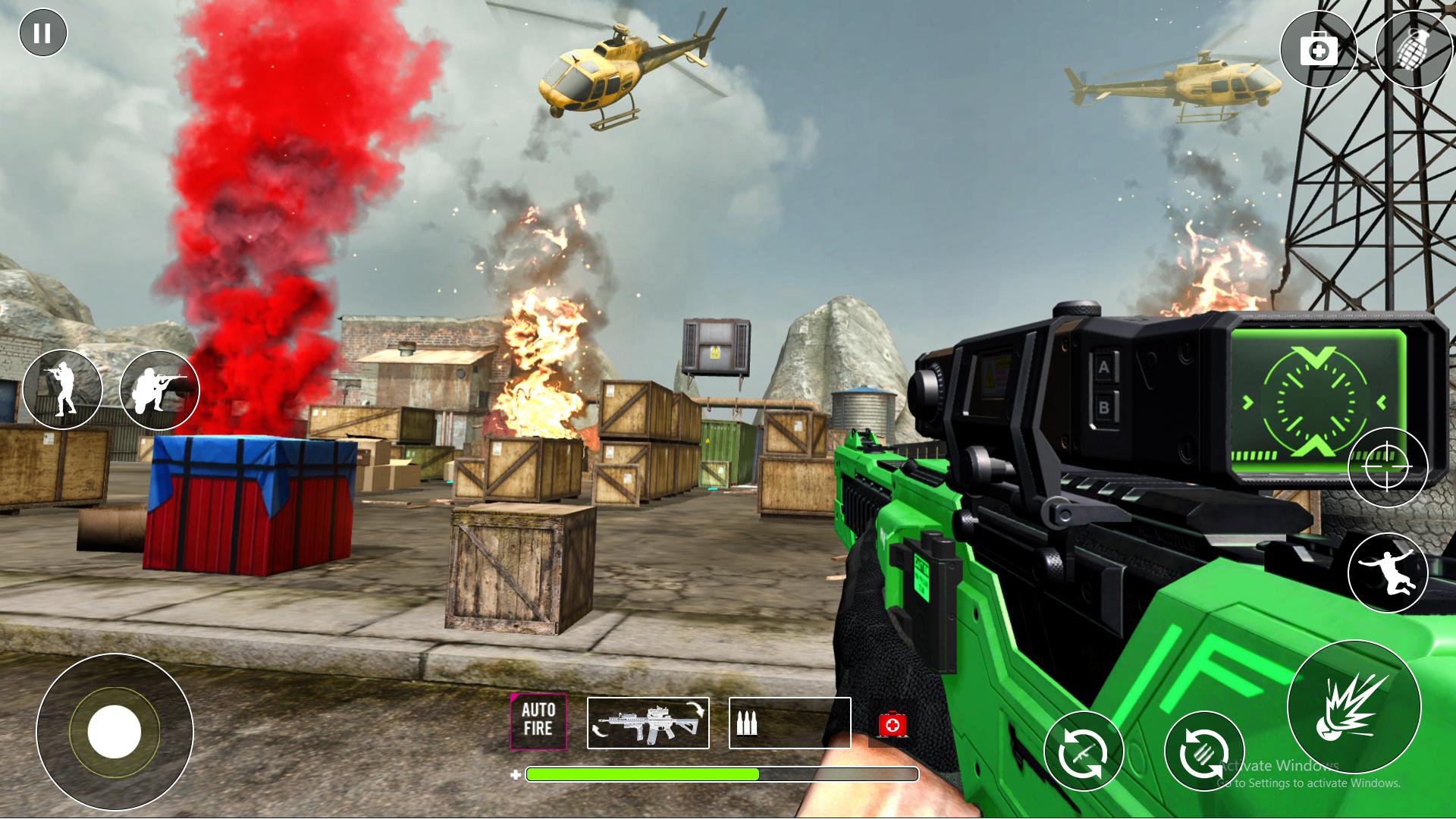Select the assault rifle weapon slot
1456x819 pixels.
[648, 723]
